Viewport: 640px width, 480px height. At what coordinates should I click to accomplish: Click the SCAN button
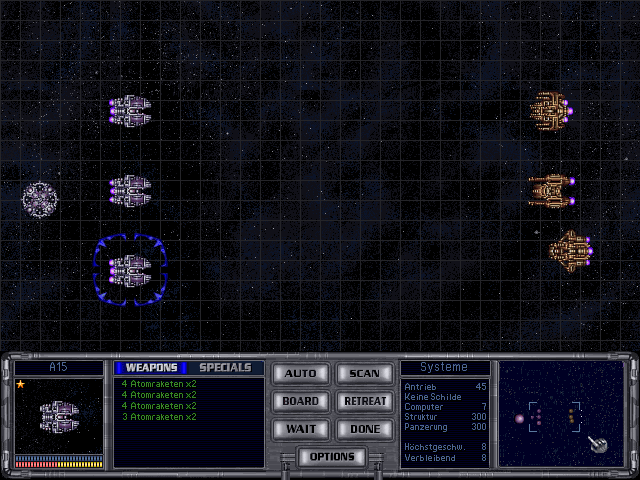[x=364, y=373]
